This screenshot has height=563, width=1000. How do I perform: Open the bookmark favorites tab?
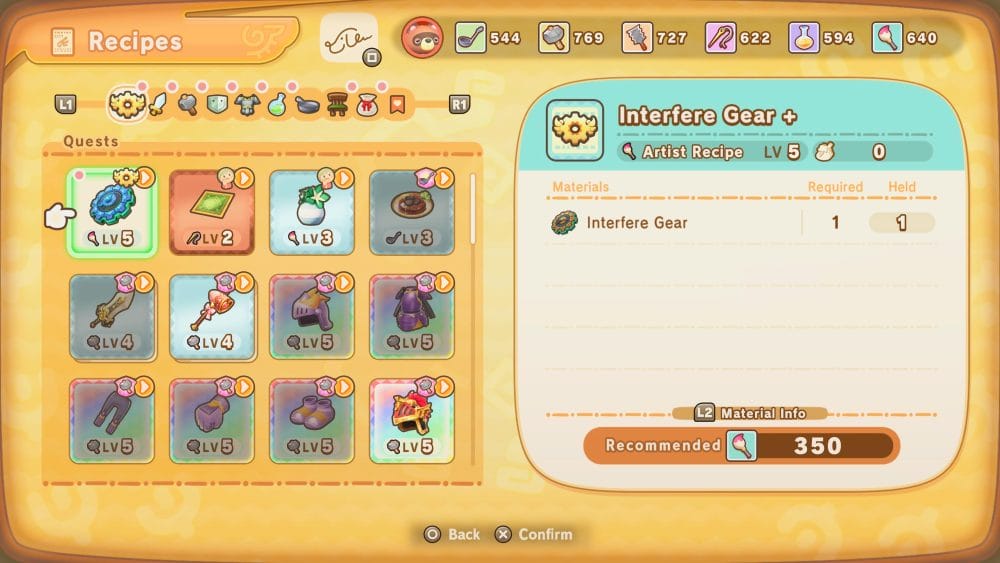tap(397, 103)
